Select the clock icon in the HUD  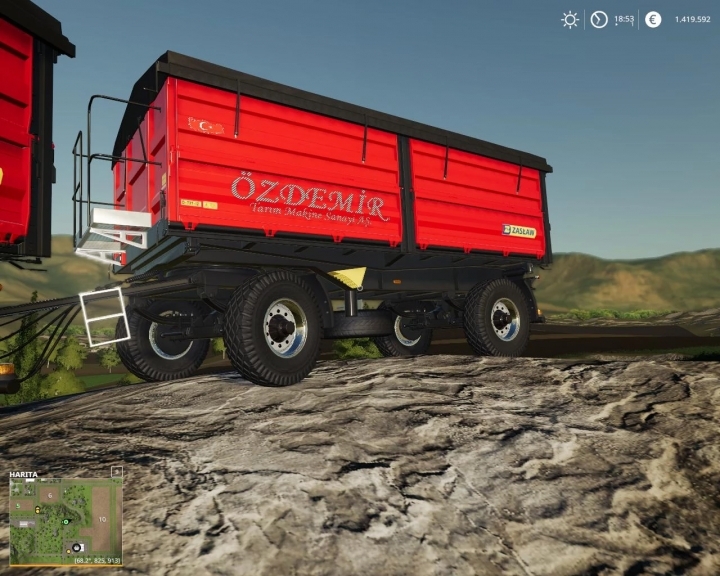(x=599, y=19)
